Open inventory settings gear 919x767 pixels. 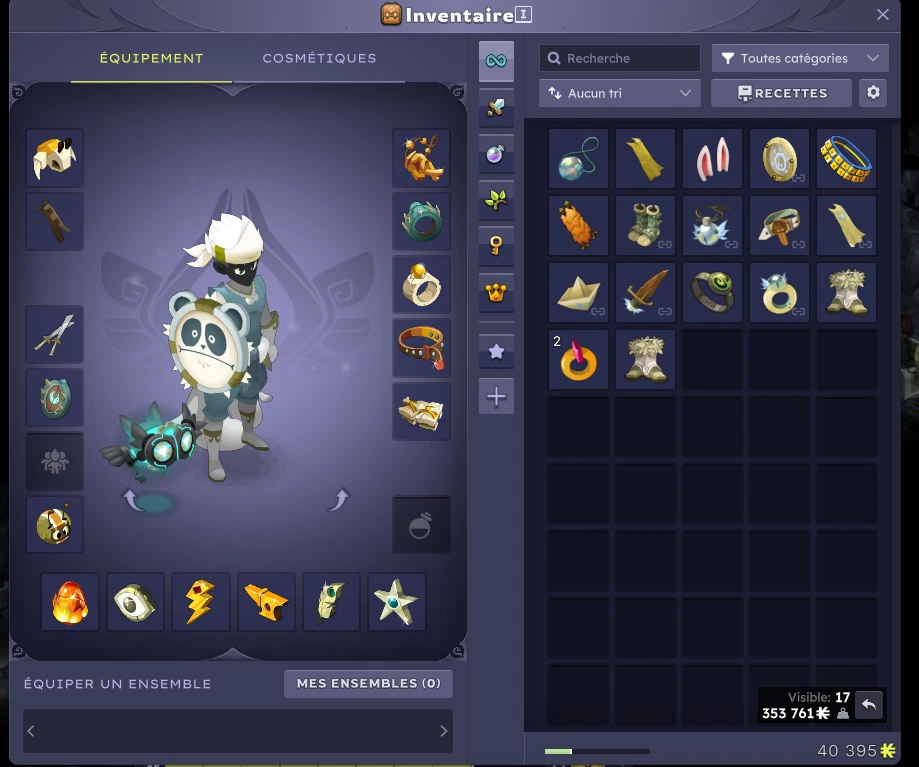click(x=873, y=93)
